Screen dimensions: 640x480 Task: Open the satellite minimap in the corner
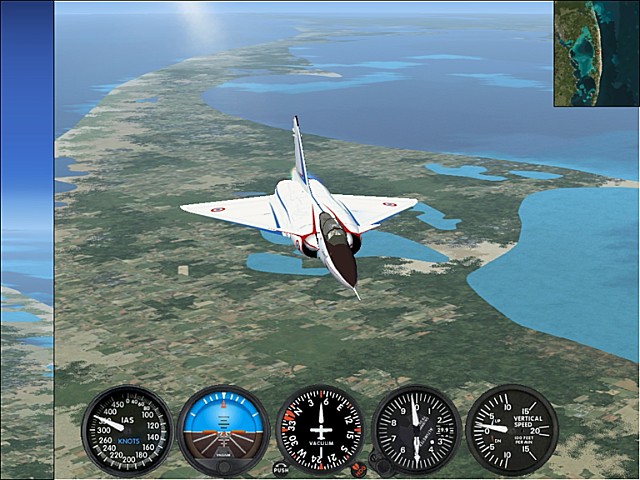[596, 53]
